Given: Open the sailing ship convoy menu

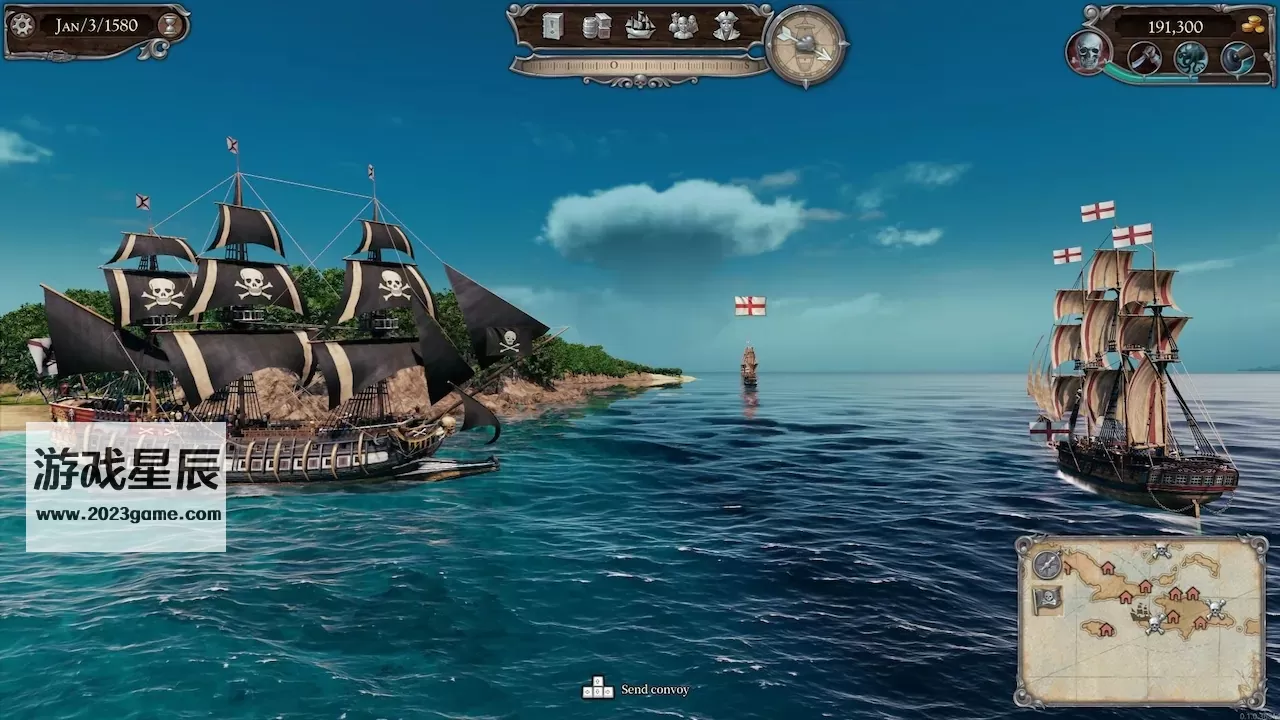Looking at the screenshot, I should (640, 26).
